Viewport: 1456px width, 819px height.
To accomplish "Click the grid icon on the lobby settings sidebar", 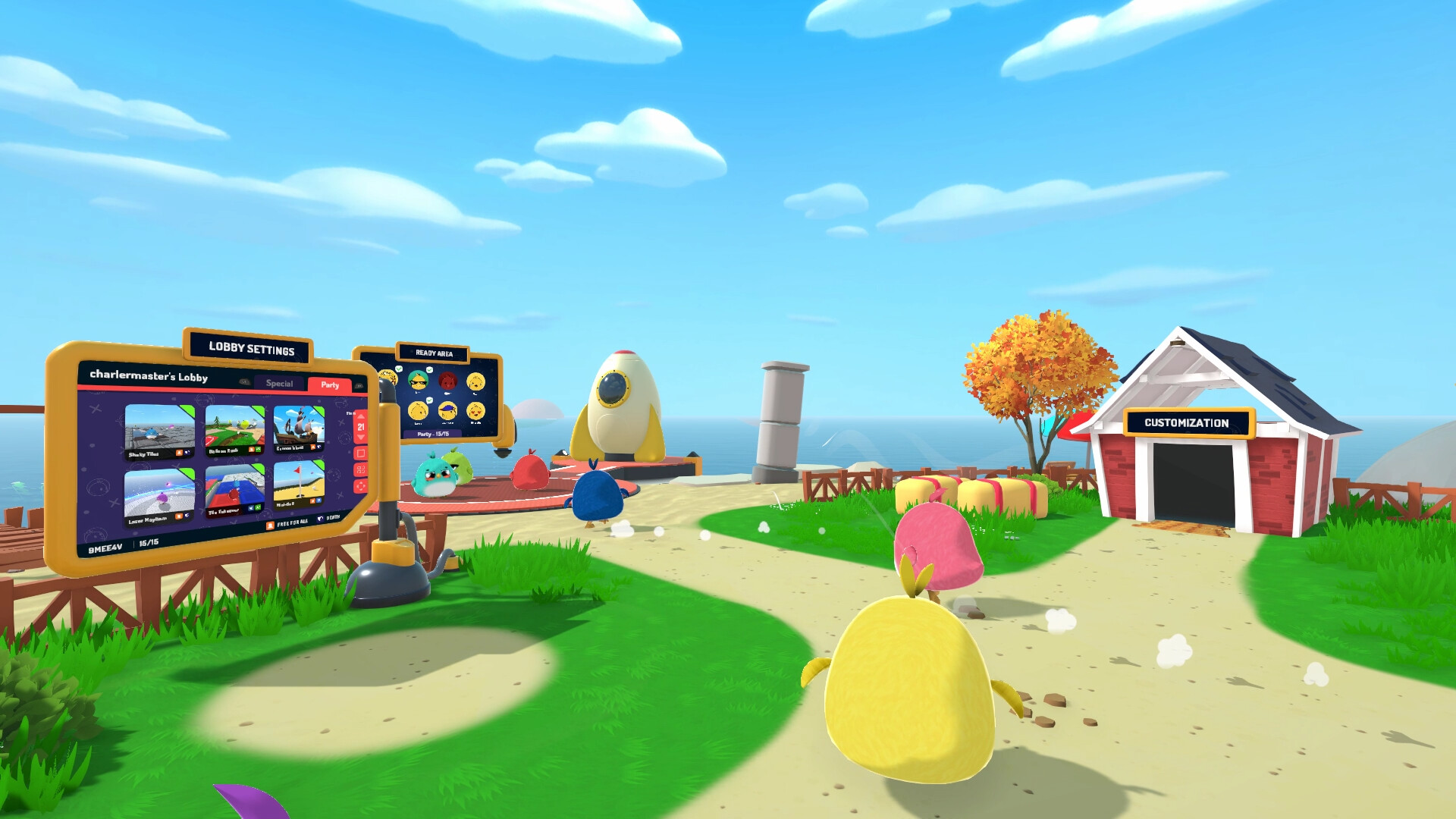I will tap(361, 470).
